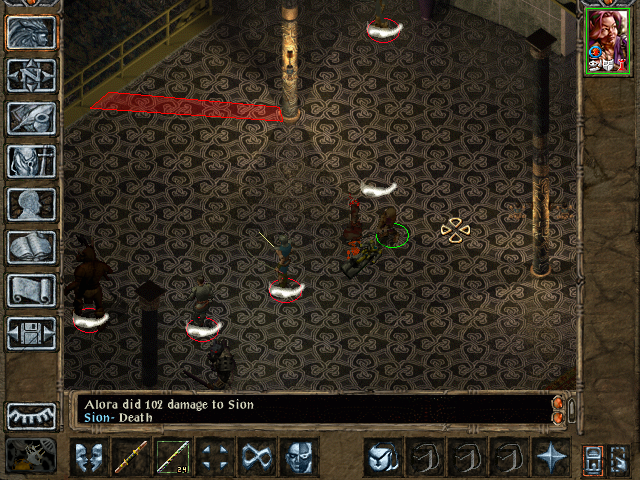Open the inventory screen
The image size is (640, 480).
click(x=31, y=161)
